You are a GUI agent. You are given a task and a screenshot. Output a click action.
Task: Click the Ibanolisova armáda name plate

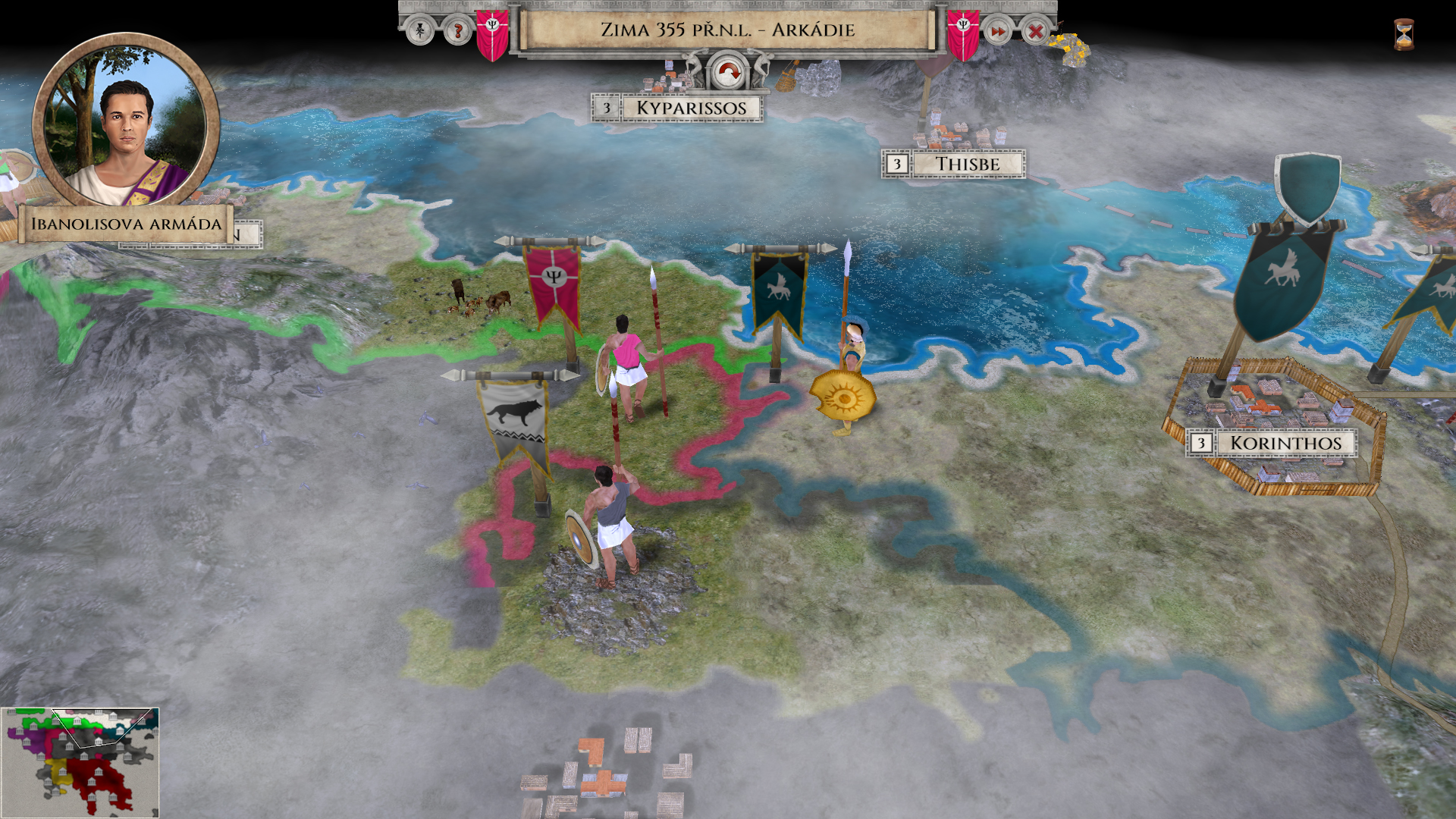[126, 224]
